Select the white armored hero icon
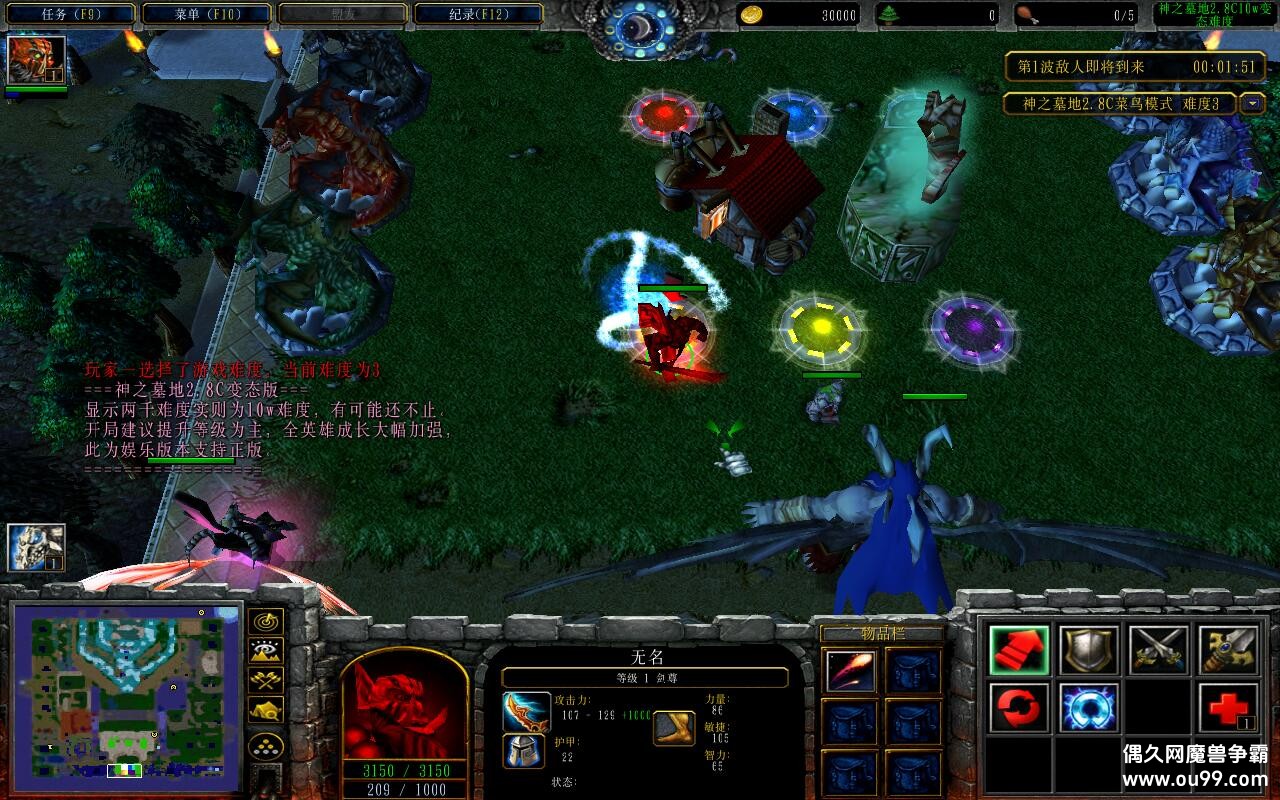The width and height of the screenshot is (1280, 800). tap(36, 548)
